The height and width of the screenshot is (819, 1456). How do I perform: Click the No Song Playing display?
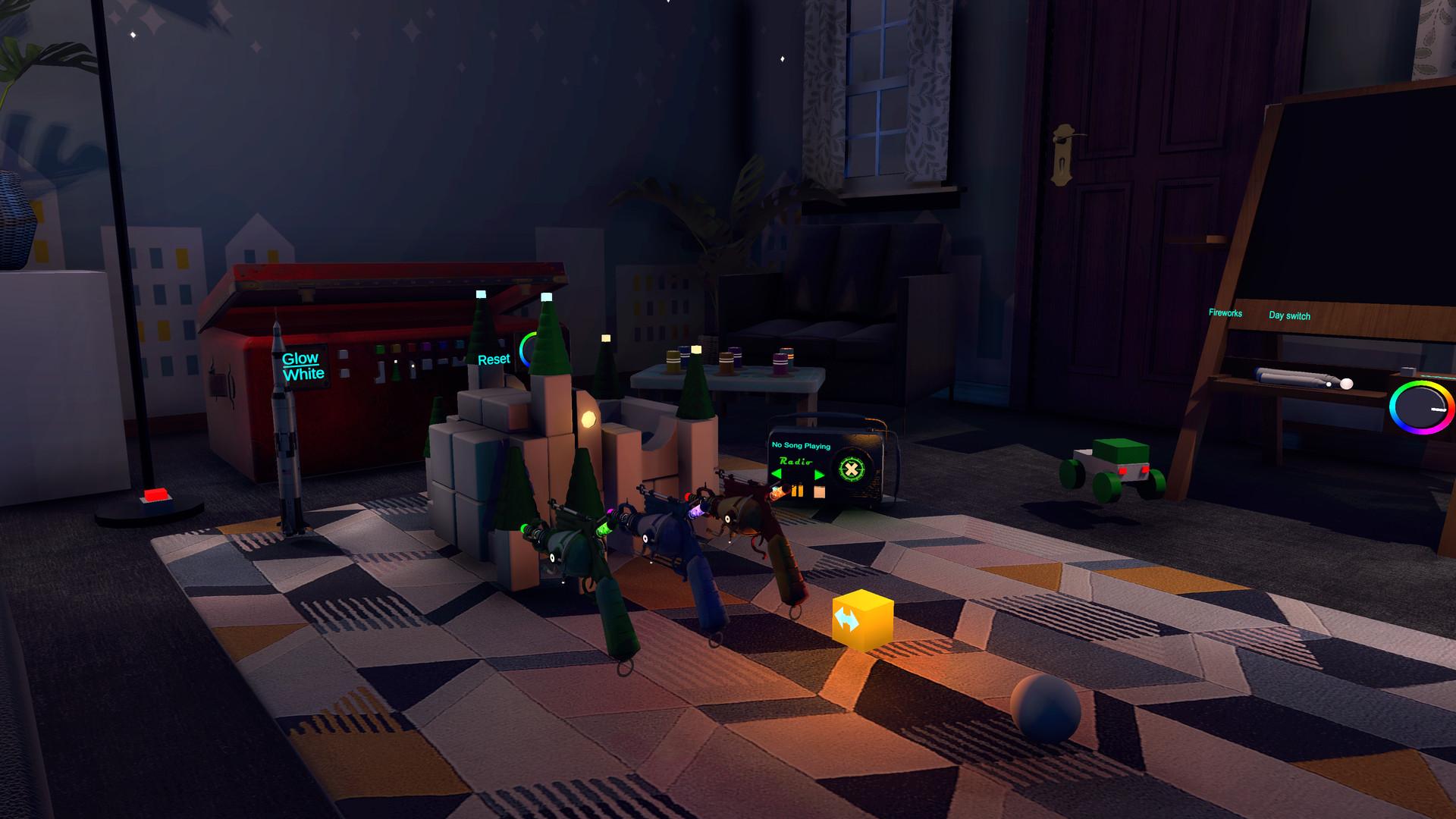click(801, 445)
